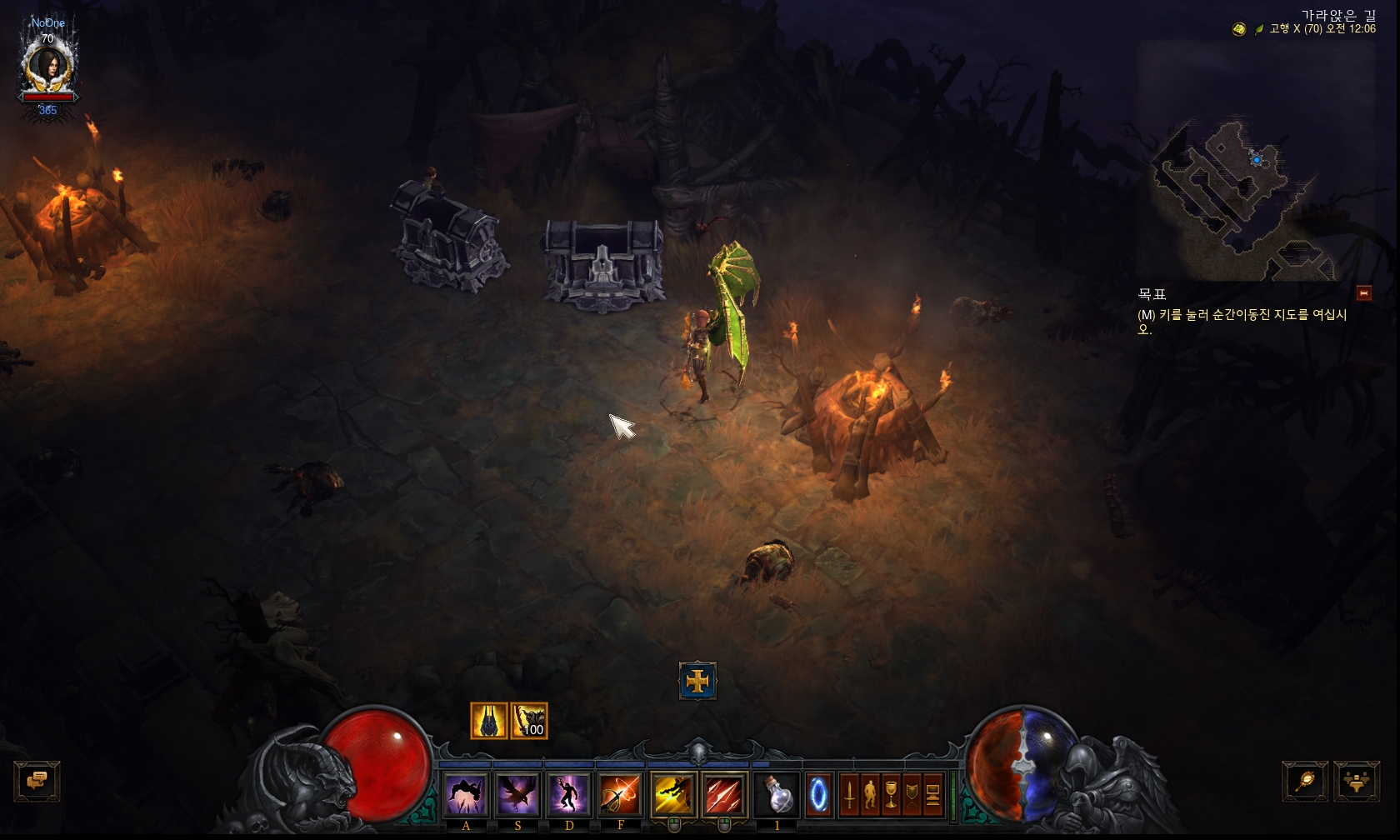Open the sword-icon skills menu

(849, 794)
